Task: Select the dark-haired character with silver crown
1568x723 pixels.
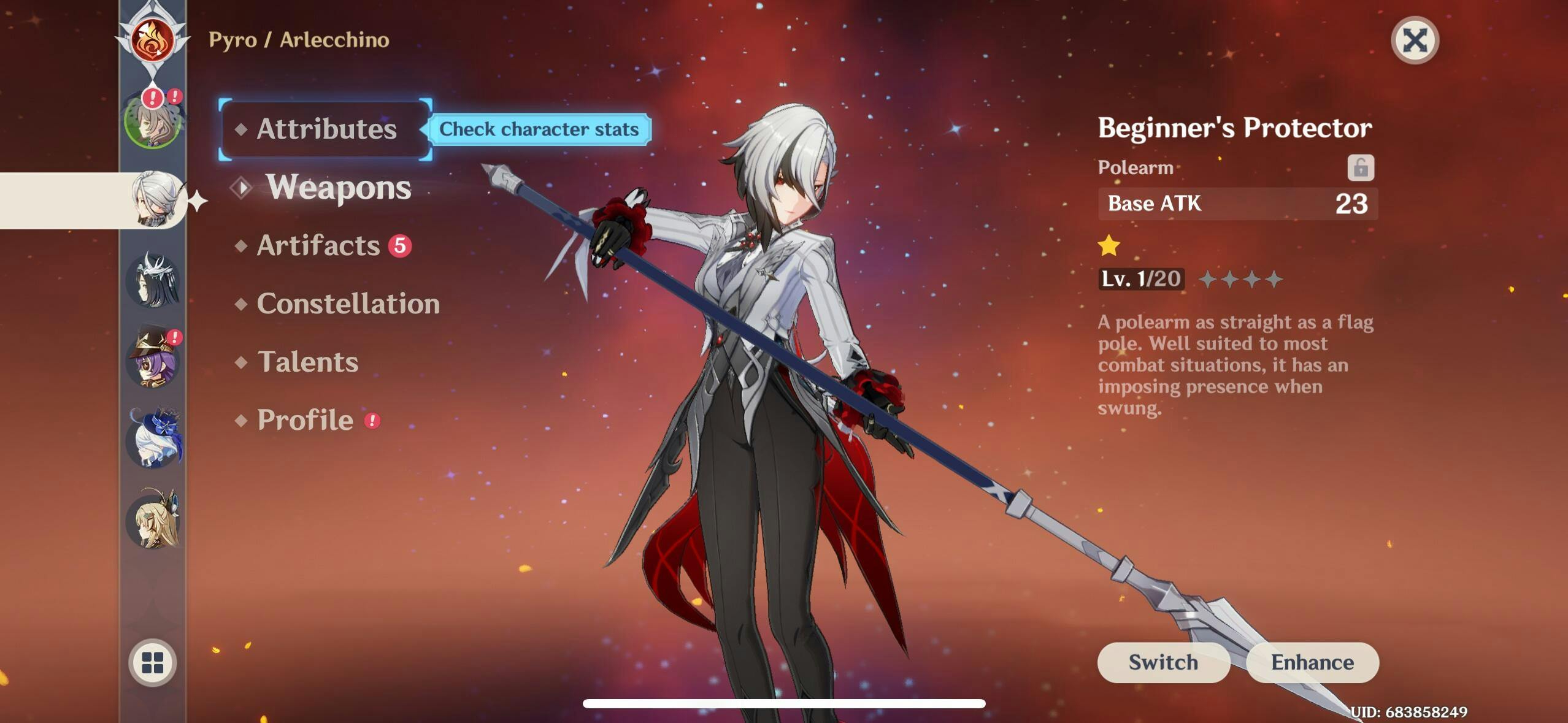Action: pos(153,280)
